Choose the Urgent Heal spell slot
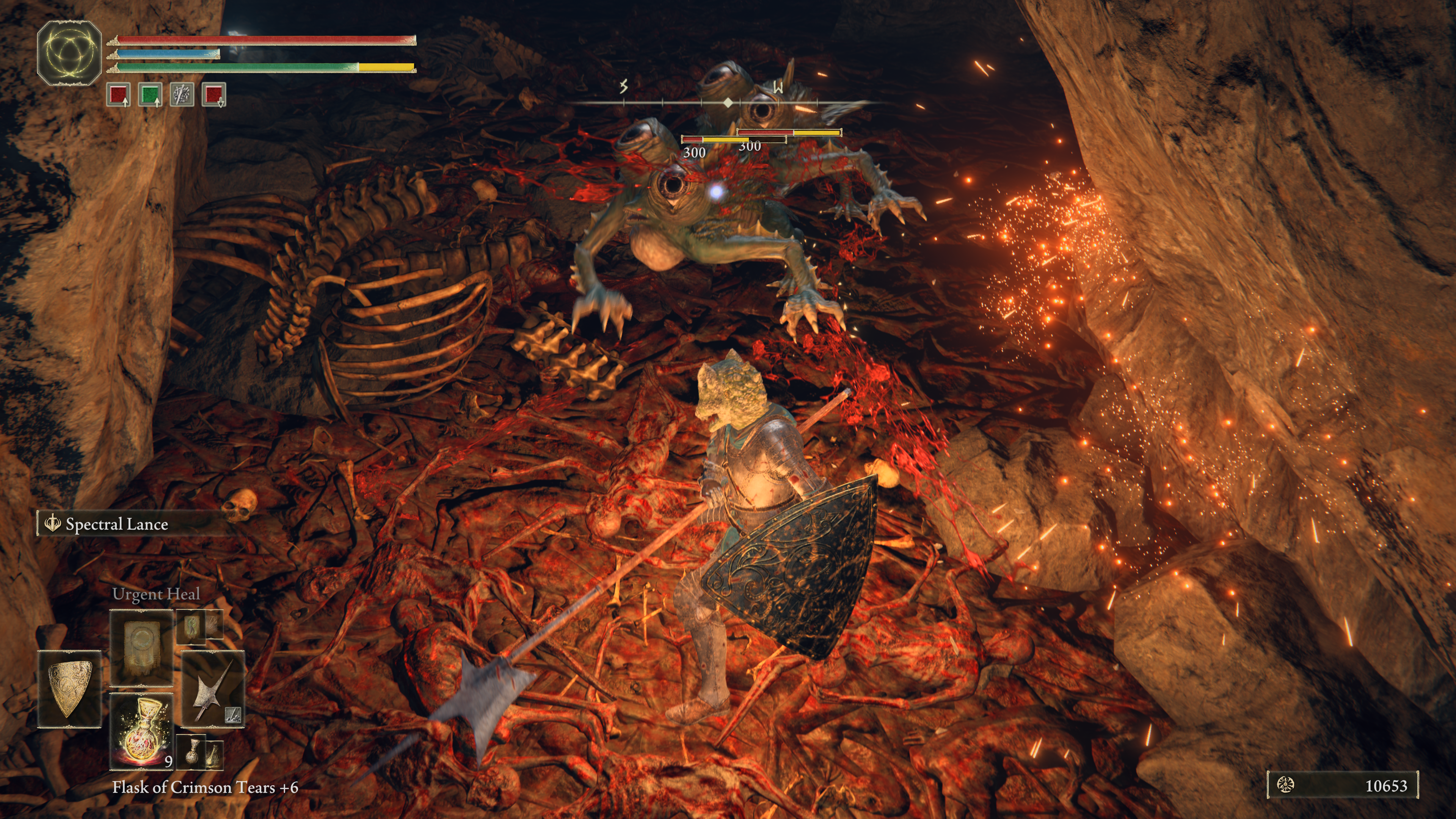Screen dimensions: 1456x819 141,646
